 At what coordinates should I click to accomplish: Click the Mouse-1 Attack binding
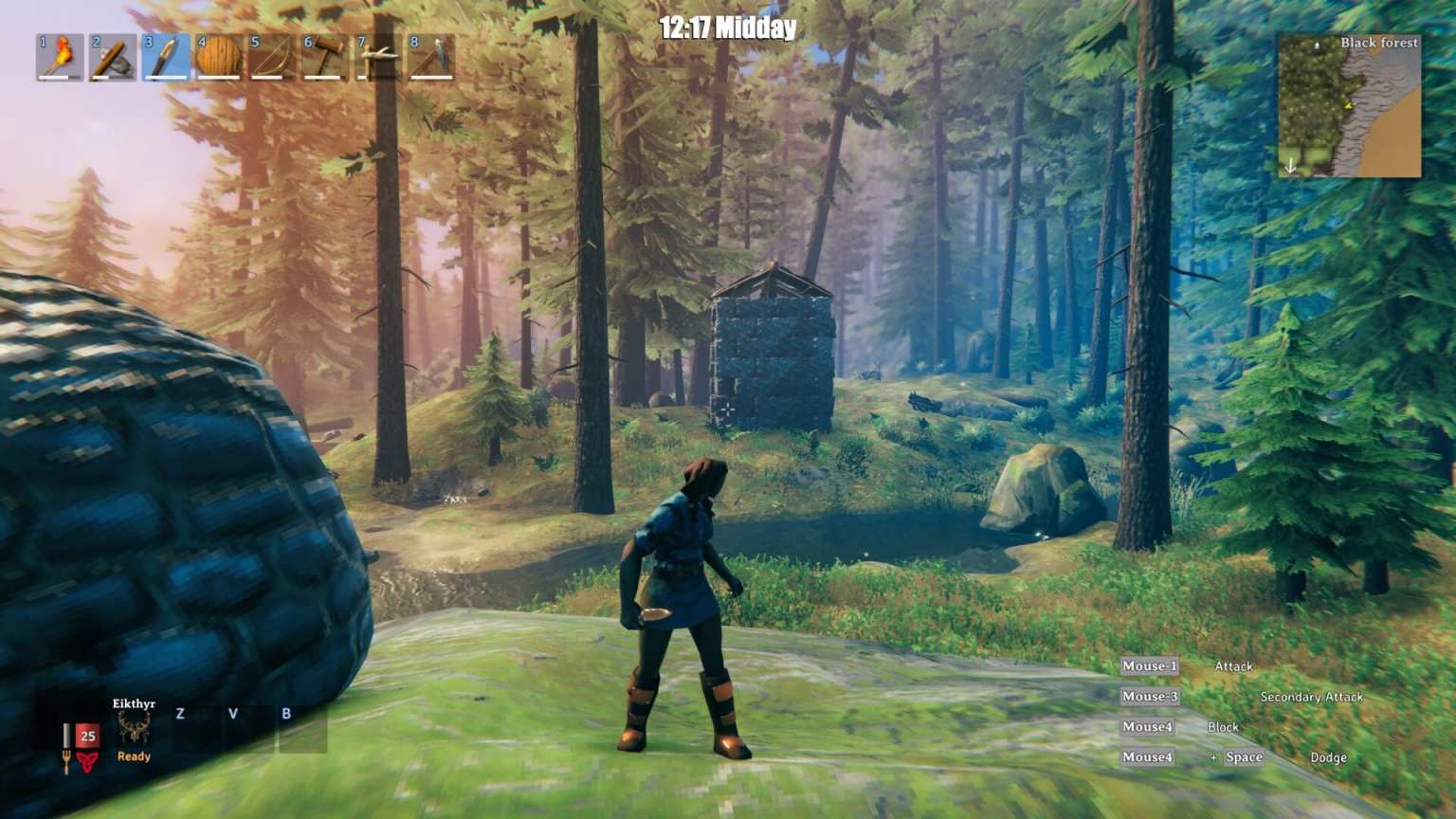(x=1149, y=666)
